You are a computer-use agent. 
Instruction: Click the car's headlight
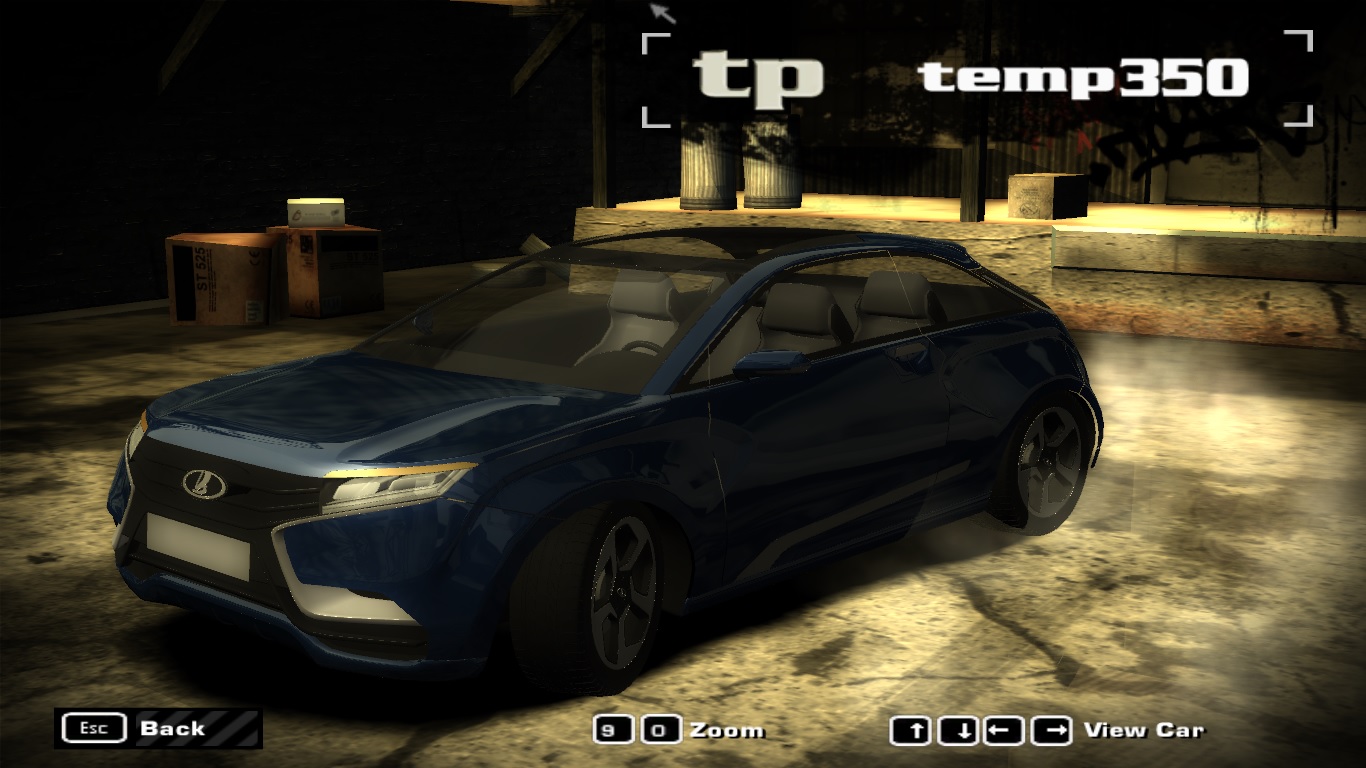point(390,488)
